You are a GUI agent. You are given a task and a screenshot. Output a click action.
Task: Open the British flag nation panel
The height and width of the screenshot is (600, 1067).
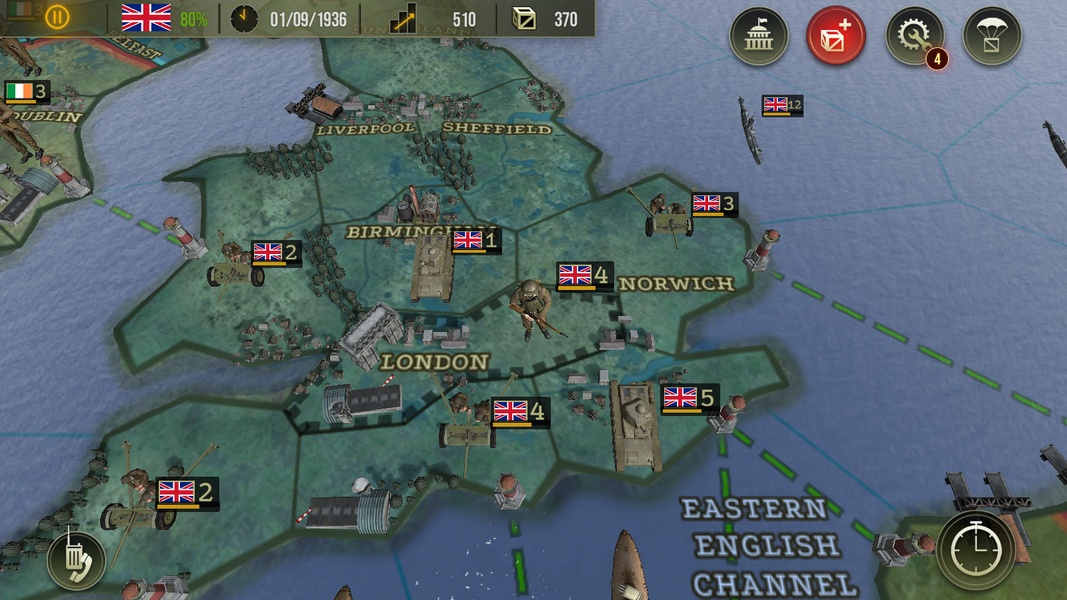pos(146,18)
